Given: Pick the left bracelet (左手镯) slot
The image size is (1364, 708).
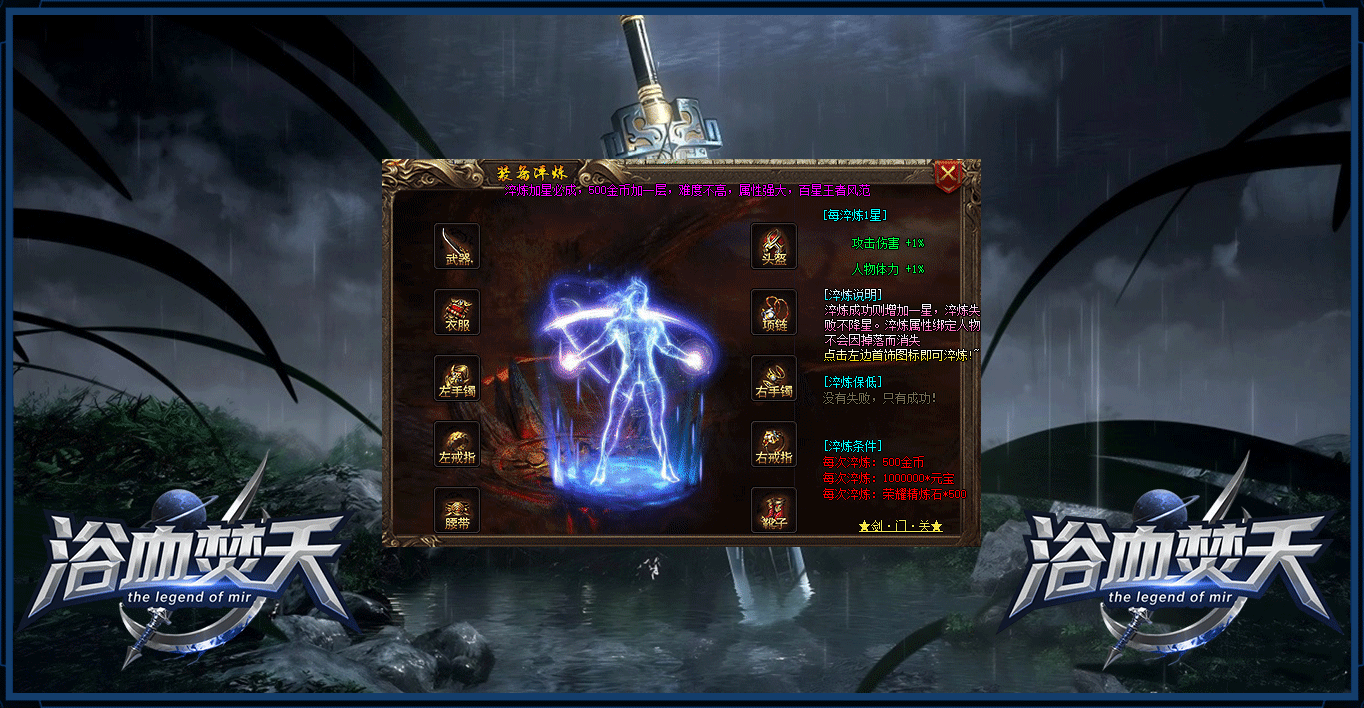Looking at the screenshot, I should (x=457, y=378).
